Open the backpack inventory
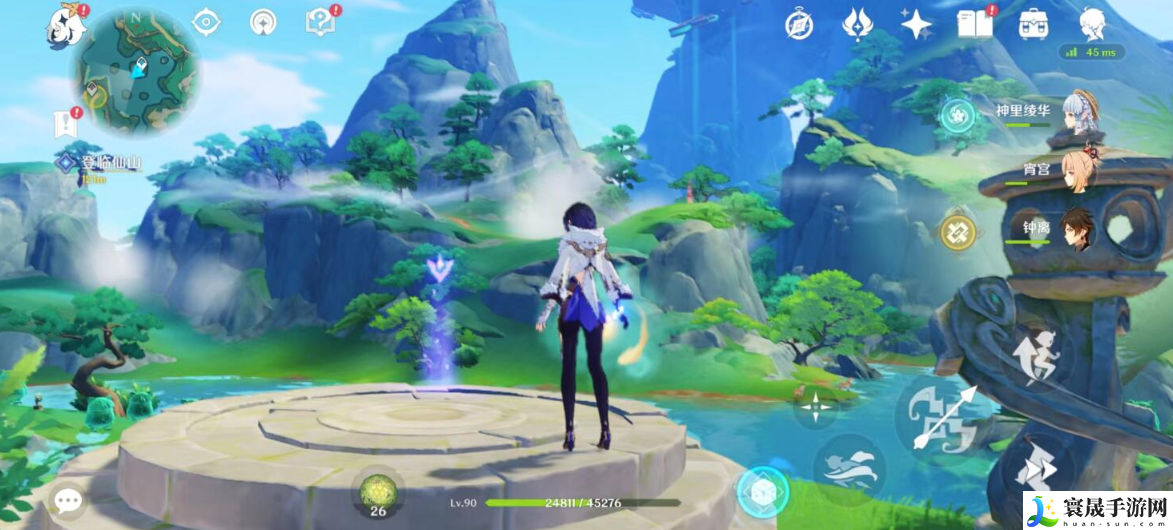The width and height of the screenshot is (1173, 530). [x=1033, y=24]
